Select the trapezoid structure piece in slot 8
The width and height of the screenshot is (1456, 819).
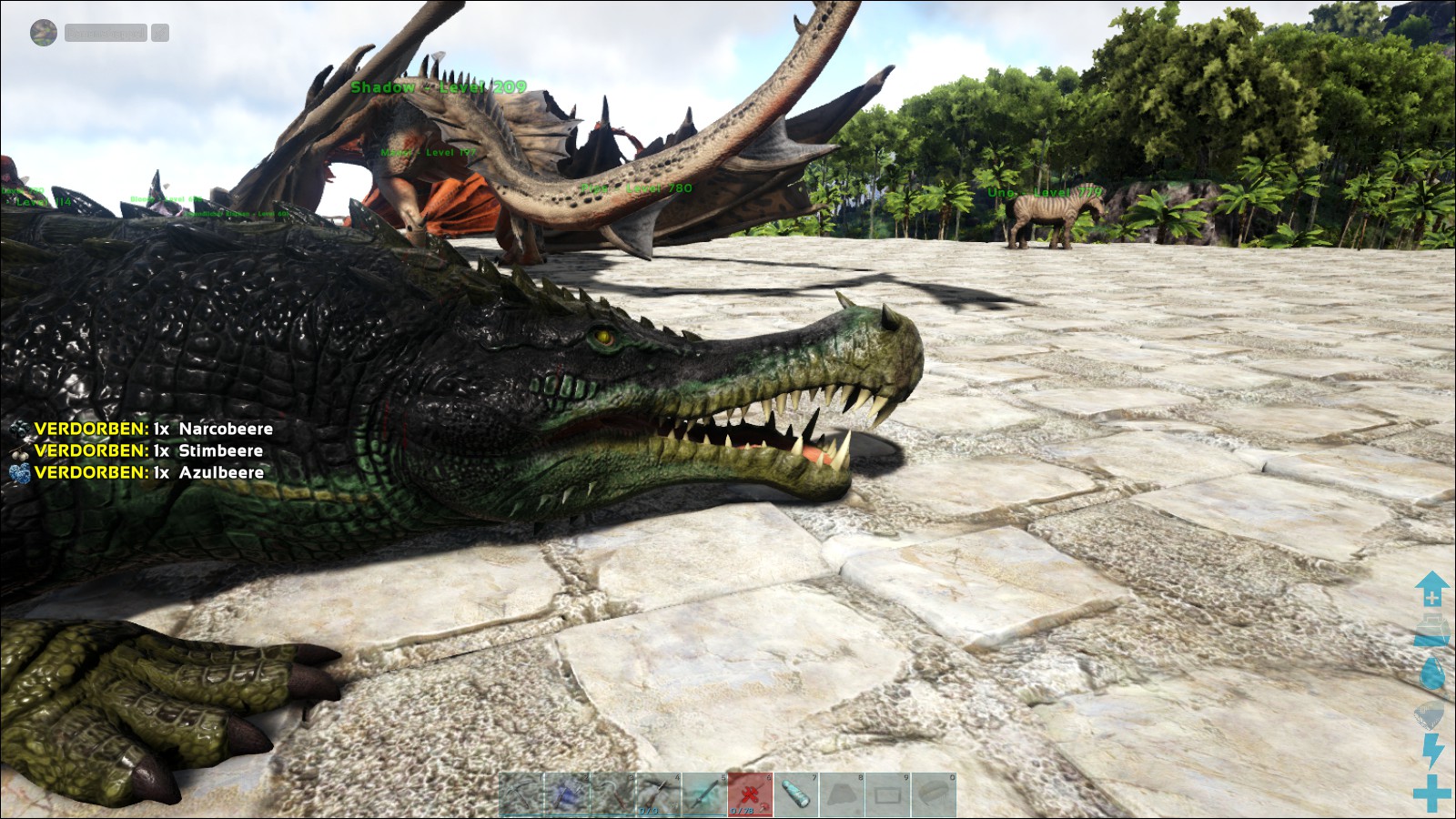click(x=842, y=794)
